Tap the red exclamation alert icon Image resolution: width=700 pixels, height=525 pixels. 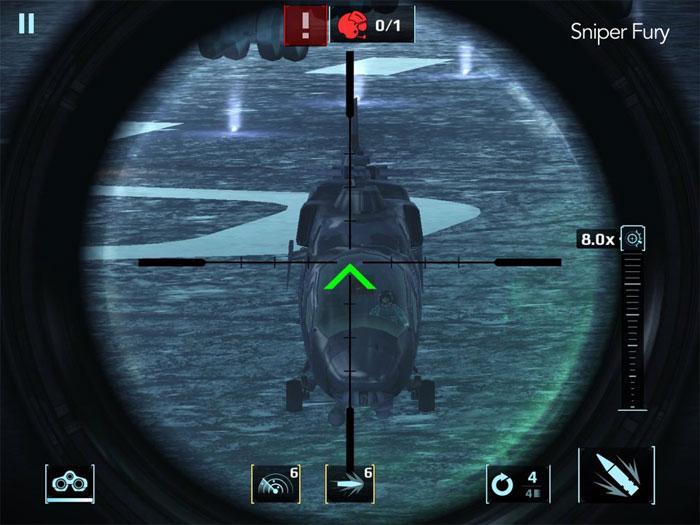coord(304,24)
